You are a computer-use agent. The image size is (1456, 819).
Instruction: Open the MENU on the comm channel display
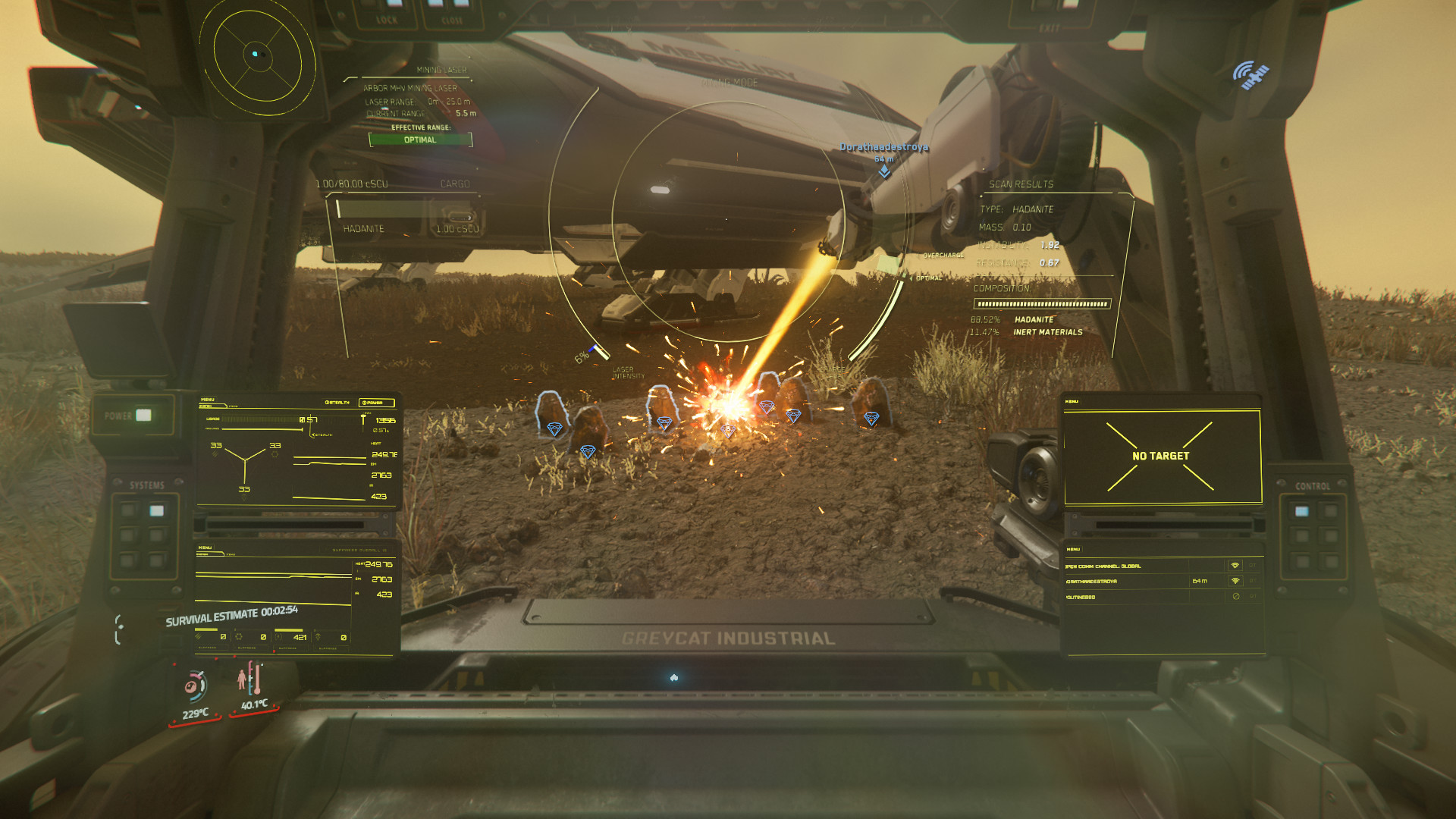coord(1074,550)
